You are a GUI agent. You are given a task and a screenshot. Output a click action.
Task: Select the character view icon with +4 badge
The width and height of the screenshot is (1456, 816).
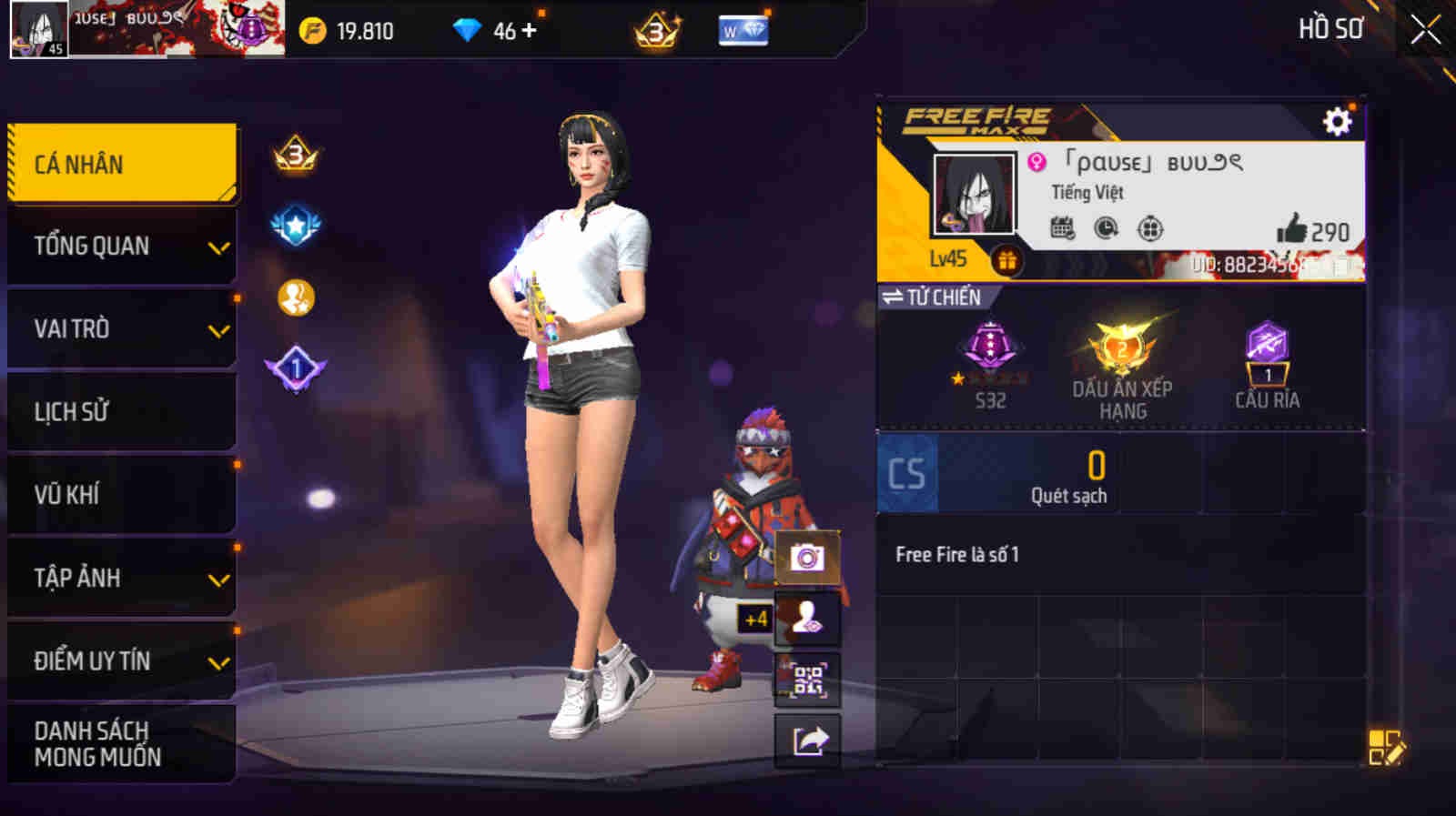[804, 617]
